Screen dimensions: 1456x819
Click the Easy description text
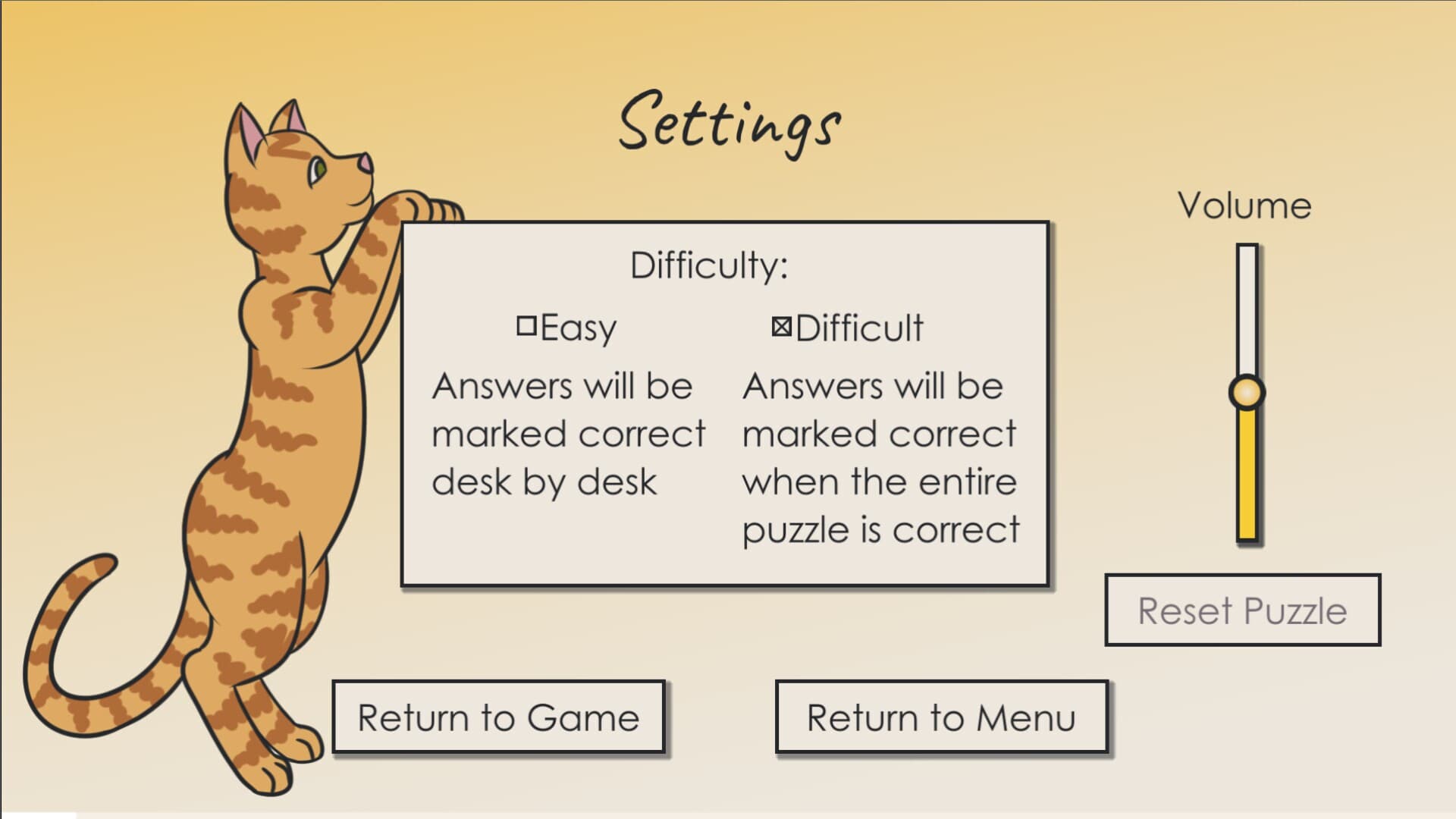pyautogui.click(x=567, y=432)
